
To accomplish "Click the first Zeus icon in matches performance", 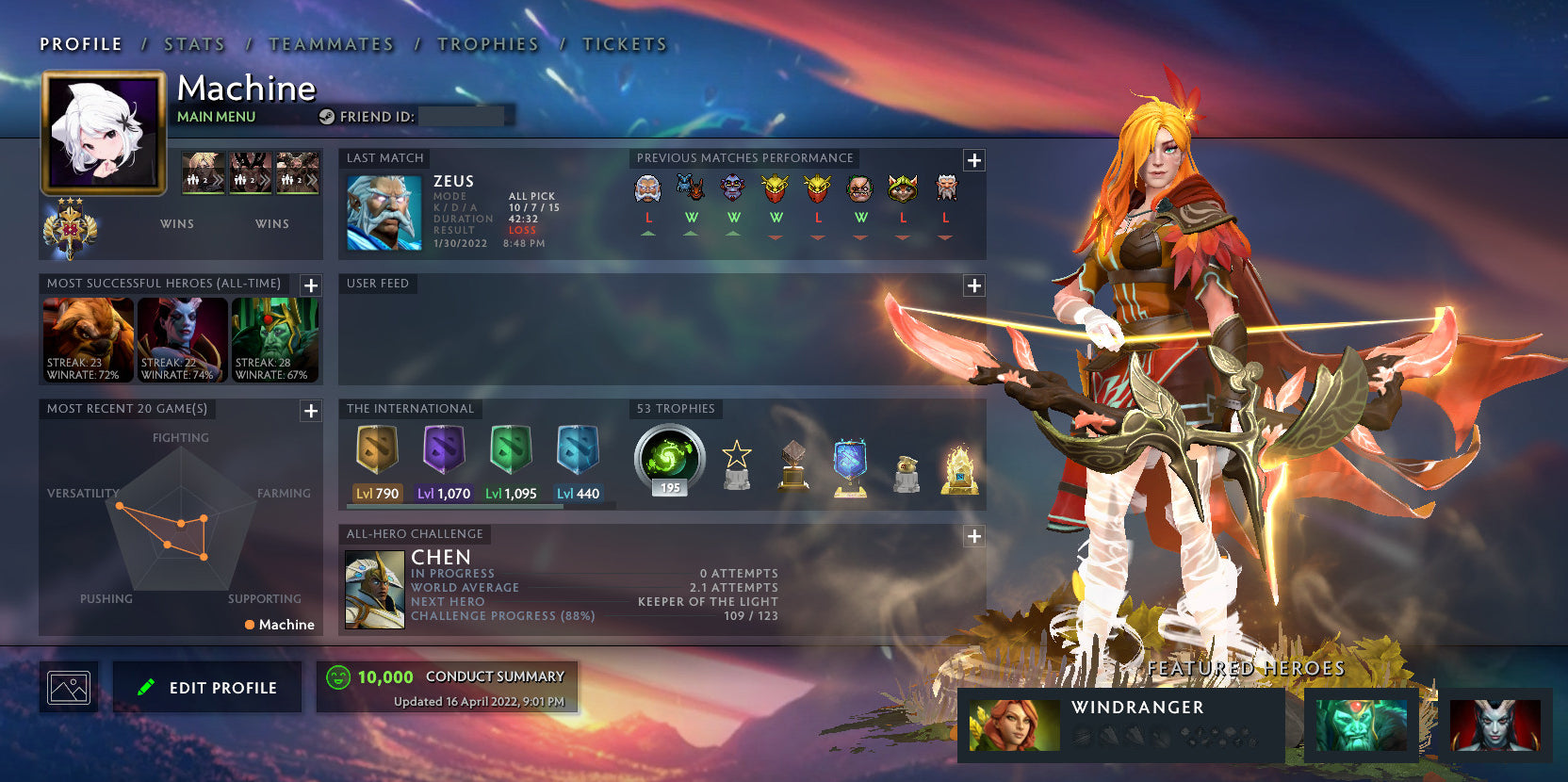I will click(648, 188).
